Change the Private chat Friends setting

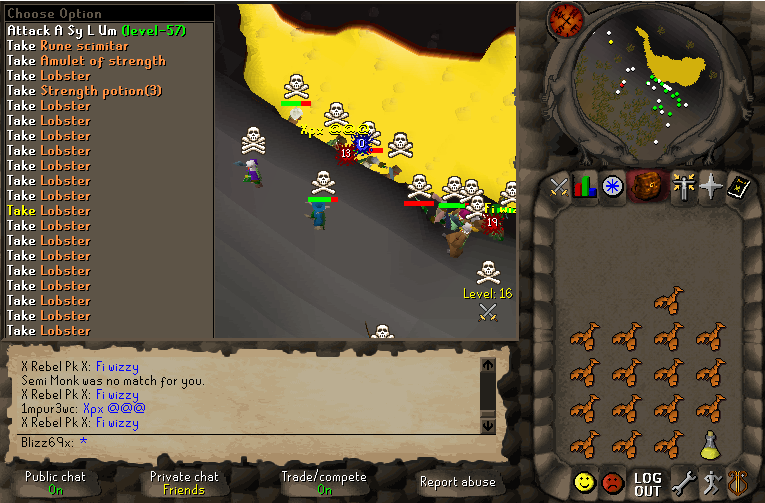pyautogui.click(x=184, y=483)
